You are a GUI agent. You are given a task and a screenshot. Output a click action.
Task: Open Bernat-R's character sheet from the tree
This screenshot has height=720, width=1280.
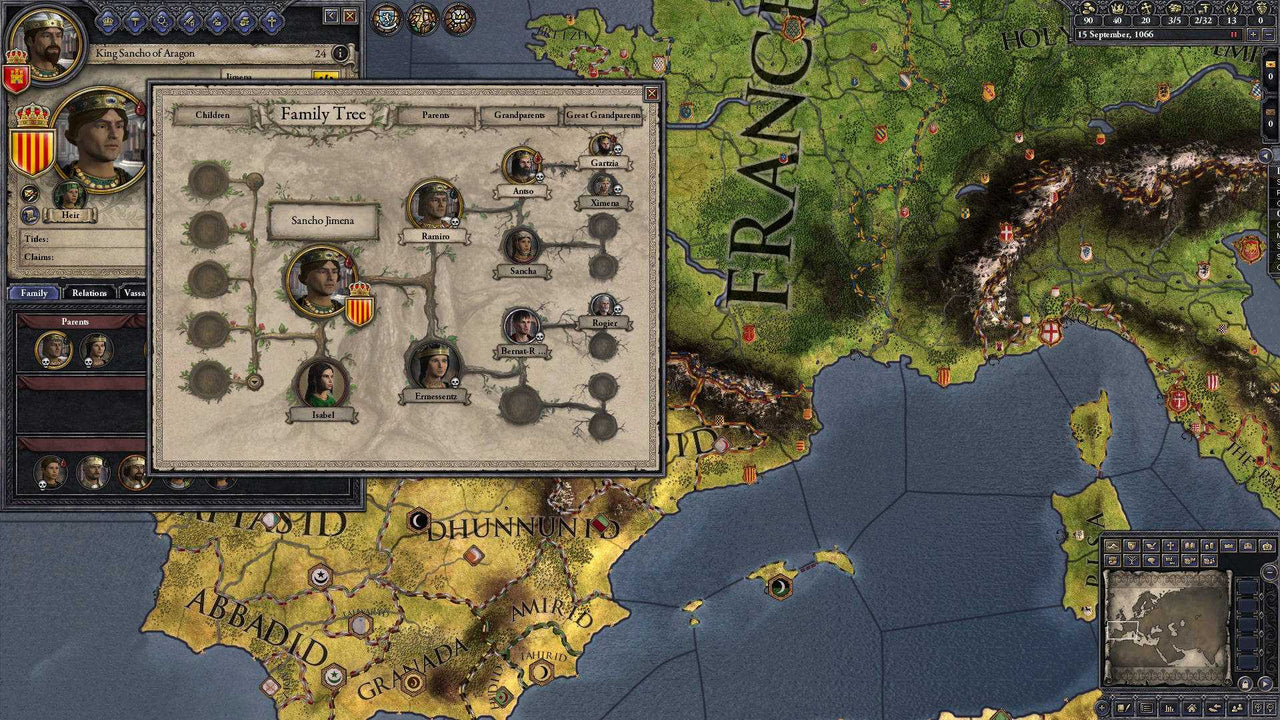point(522,326)
